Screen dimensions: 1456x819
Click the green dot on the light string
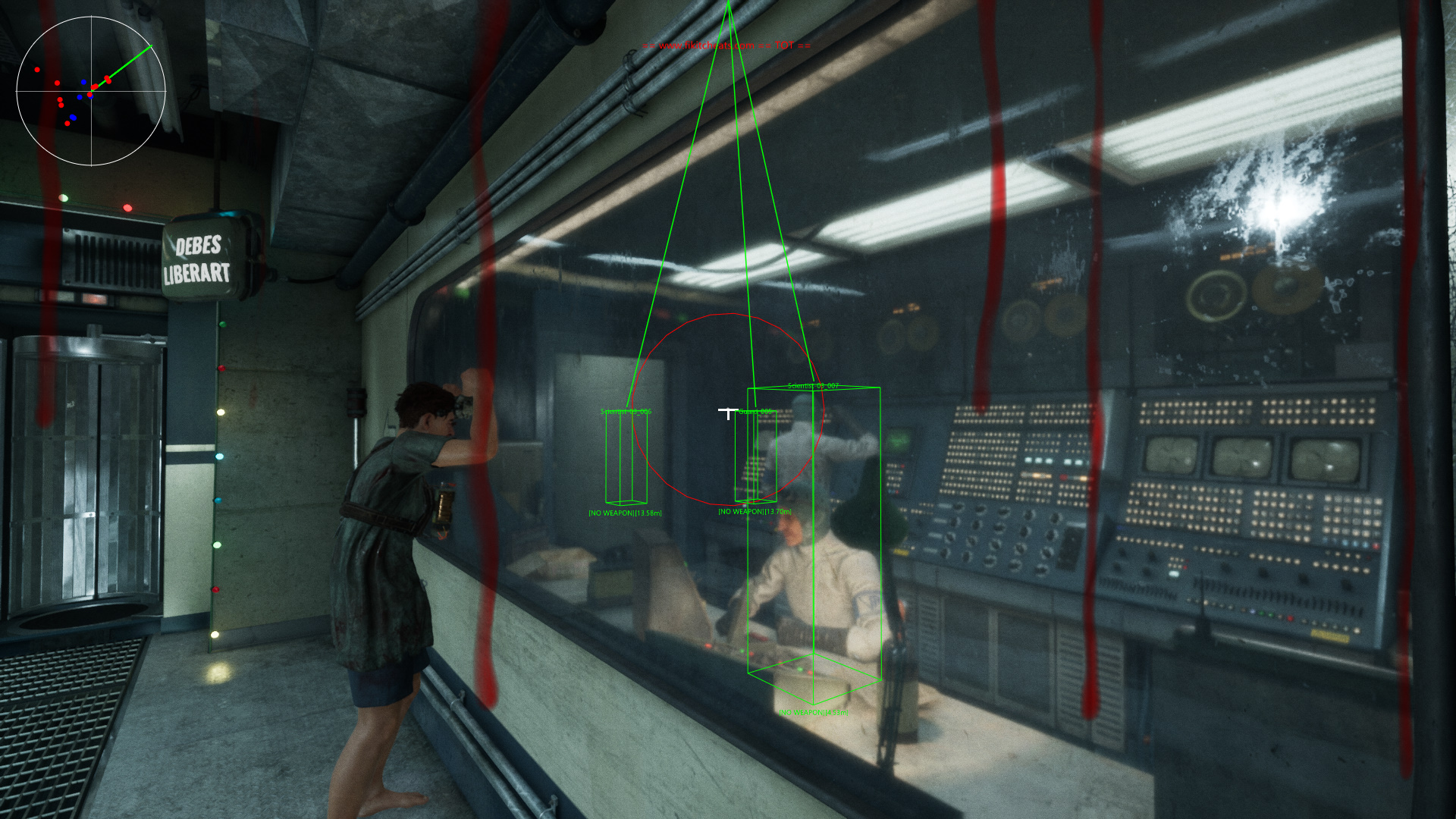pos(222,325)
